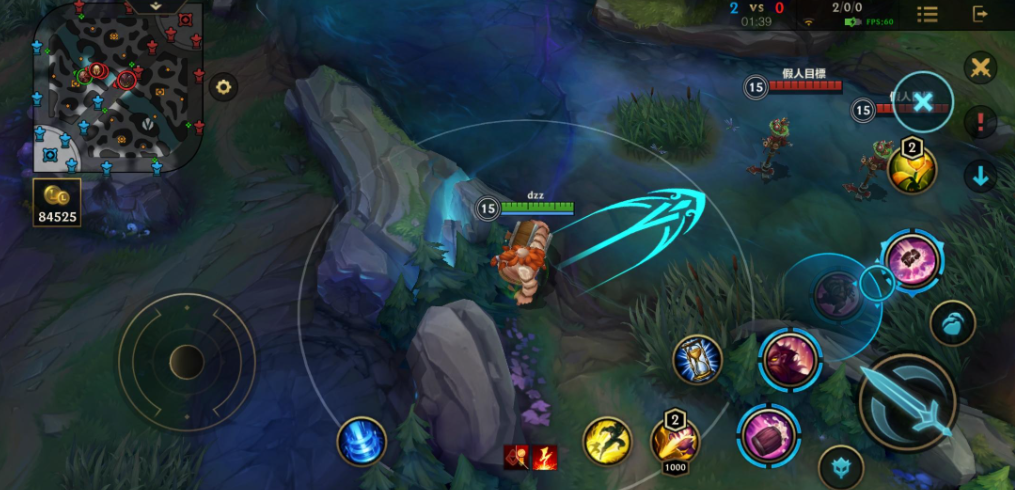
Task: Tap the exit game icon
Action: [x=979, y=14]
